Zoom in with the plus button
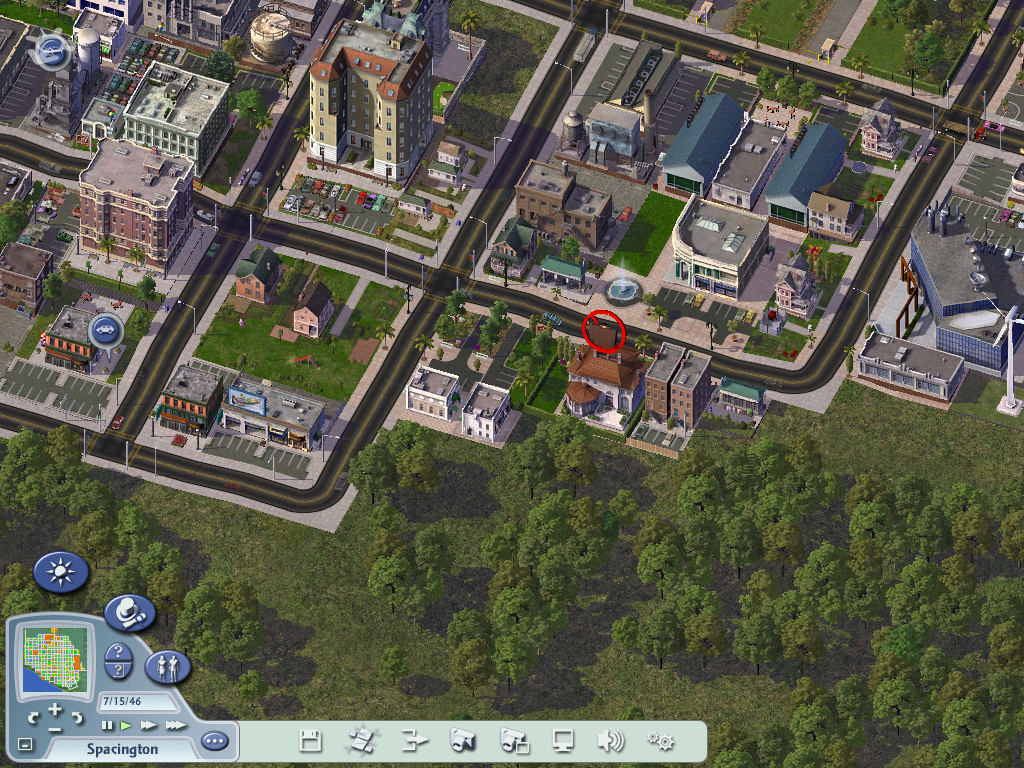This screenshot has height=768, width=1024. tap(55, 709)
